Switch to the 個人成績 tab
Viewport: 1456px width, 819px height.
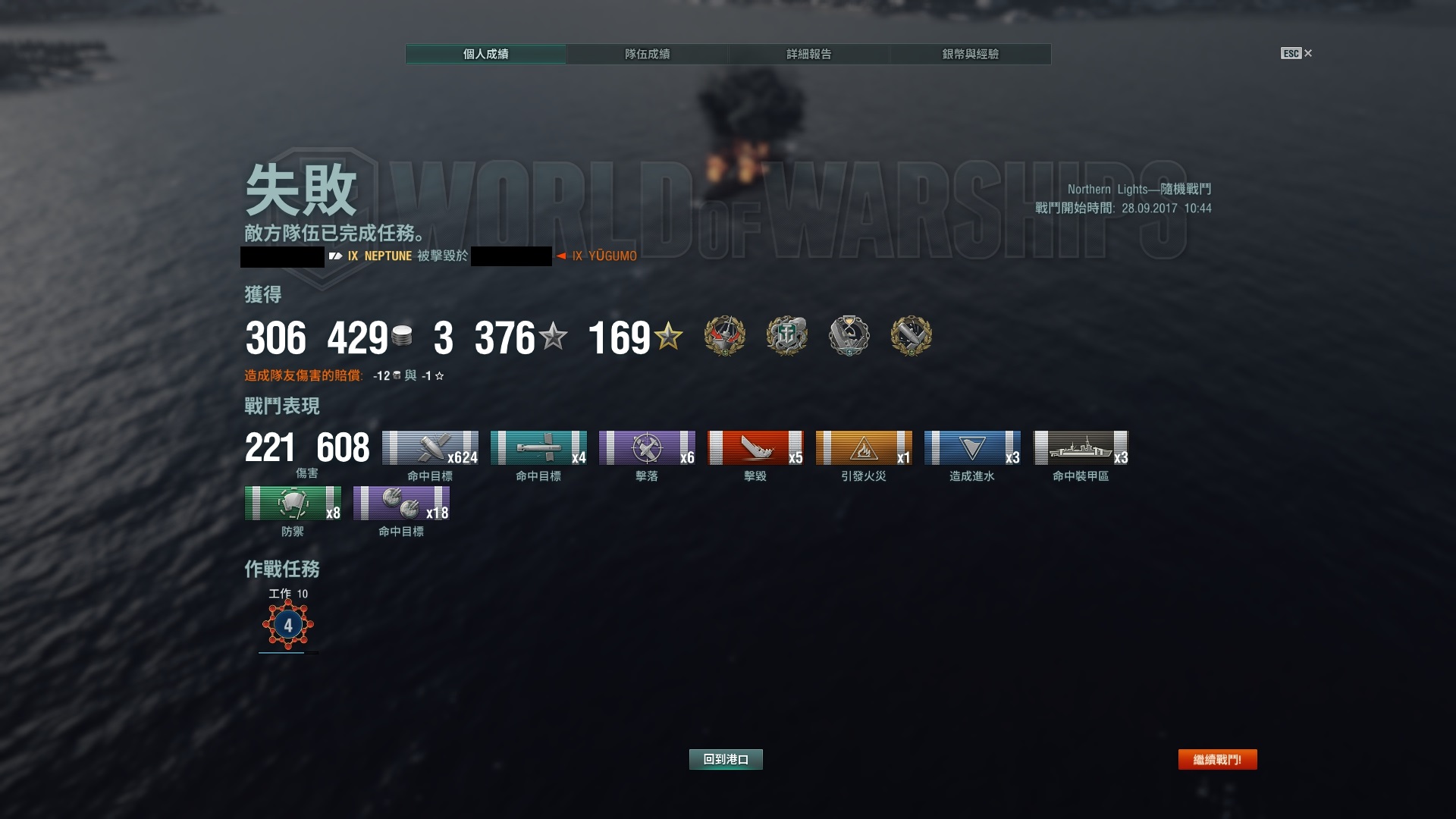tap(485, 54)
